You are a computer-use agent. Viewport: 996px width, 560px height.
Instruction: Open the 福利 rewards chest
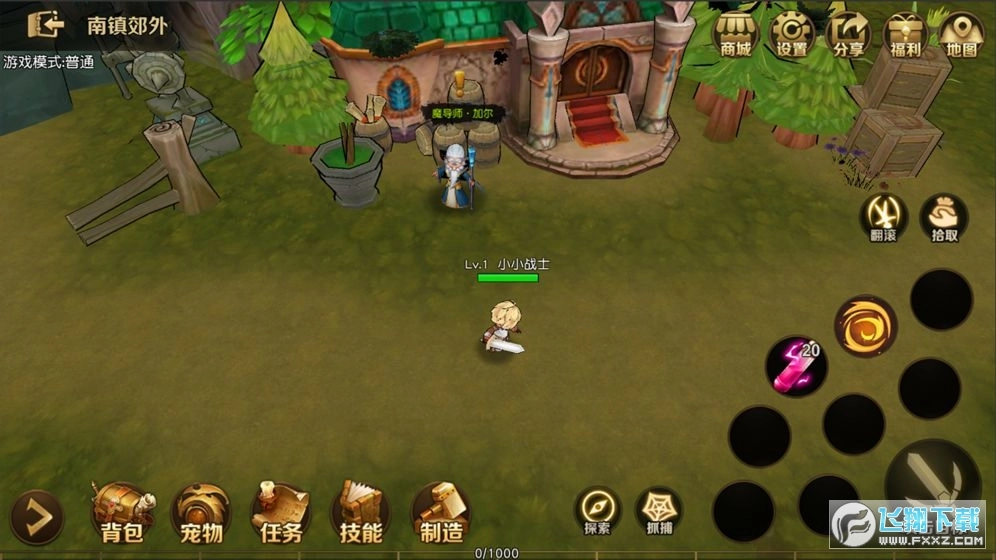click(x=905, y=35)
